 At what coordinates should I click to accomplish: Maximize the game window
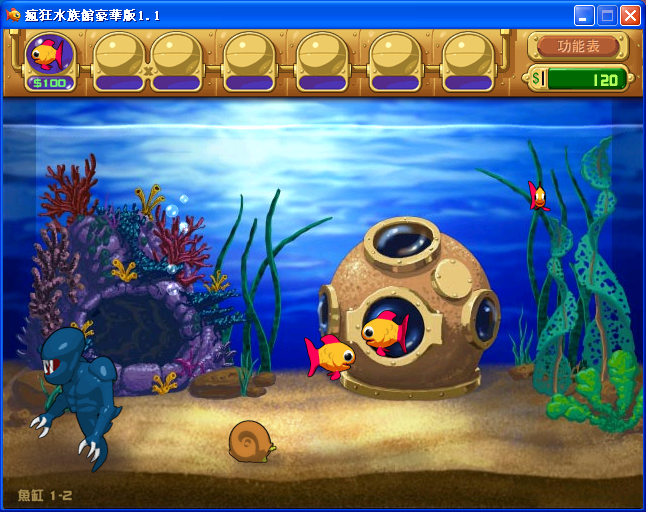tap(607, 15)
